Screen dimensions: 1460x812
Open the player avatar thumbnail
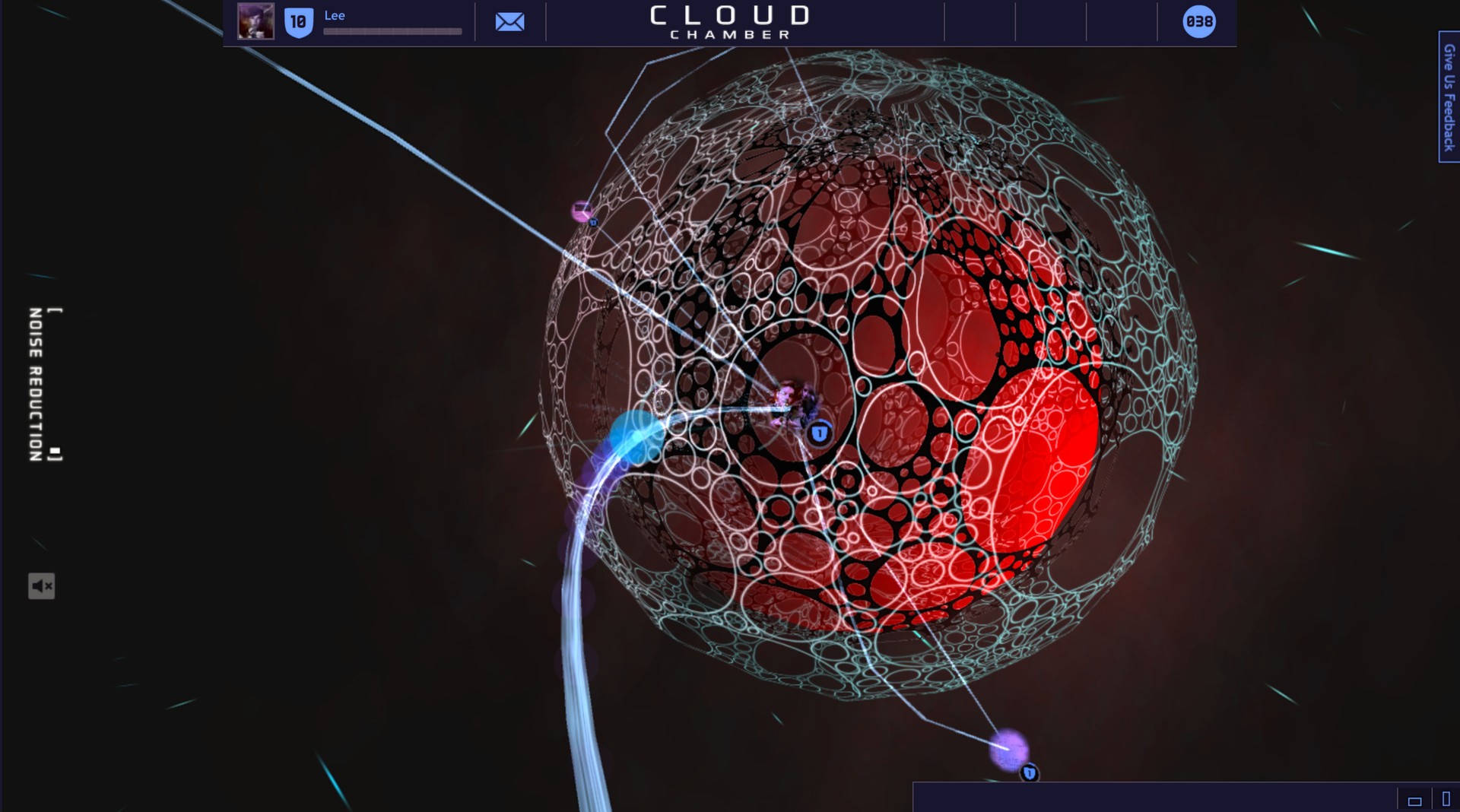point(256,22)
